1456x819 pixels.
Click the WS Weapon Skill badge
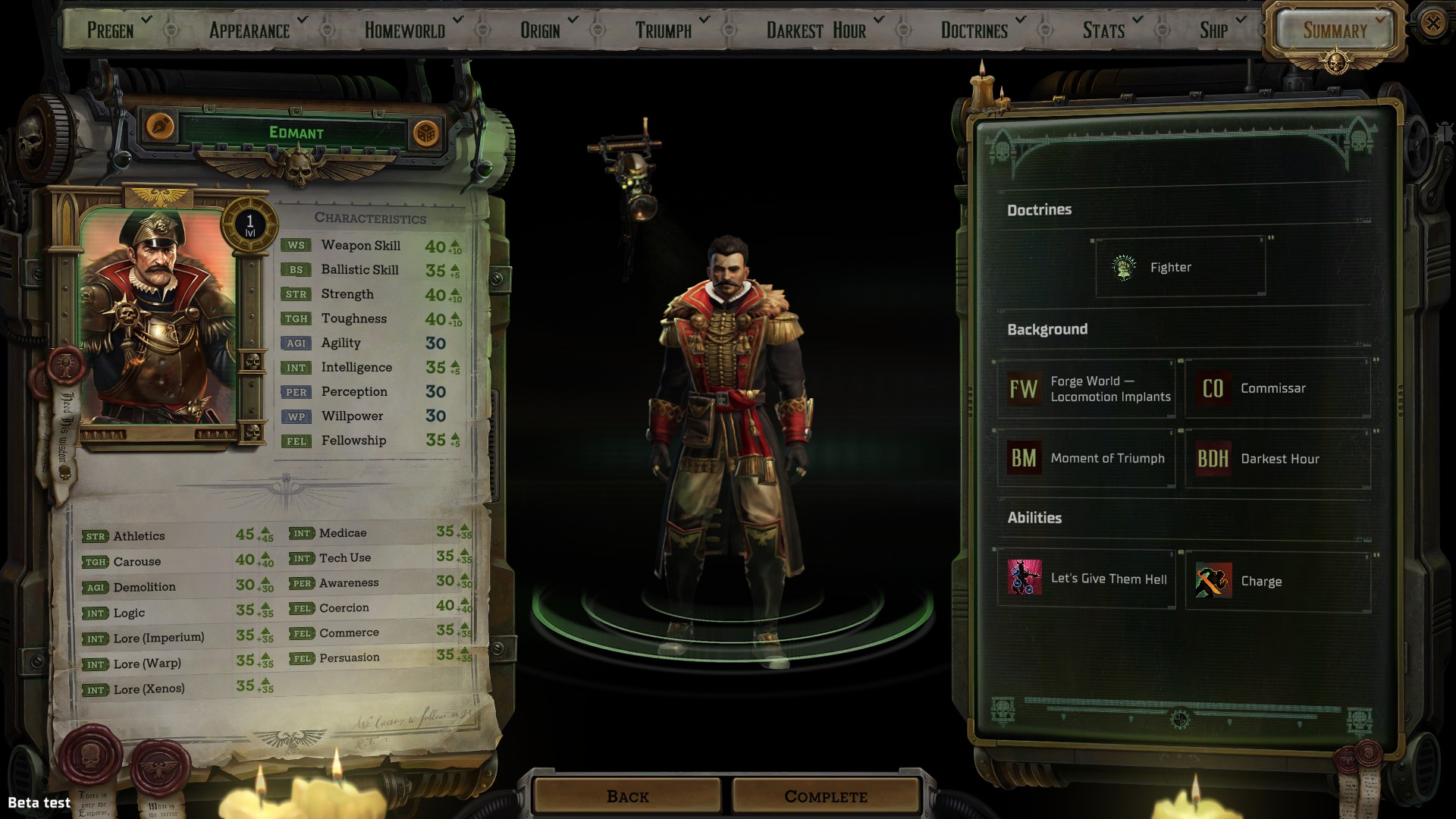click(x=297, y=245)
